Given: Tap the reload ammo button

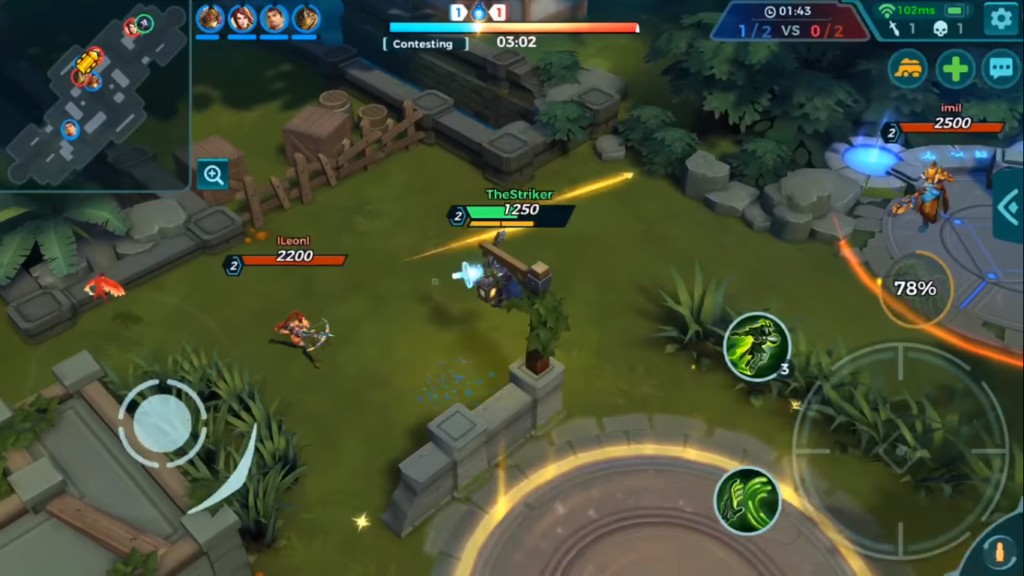Looking at the screenshot, I should click(x=997, y=553).
